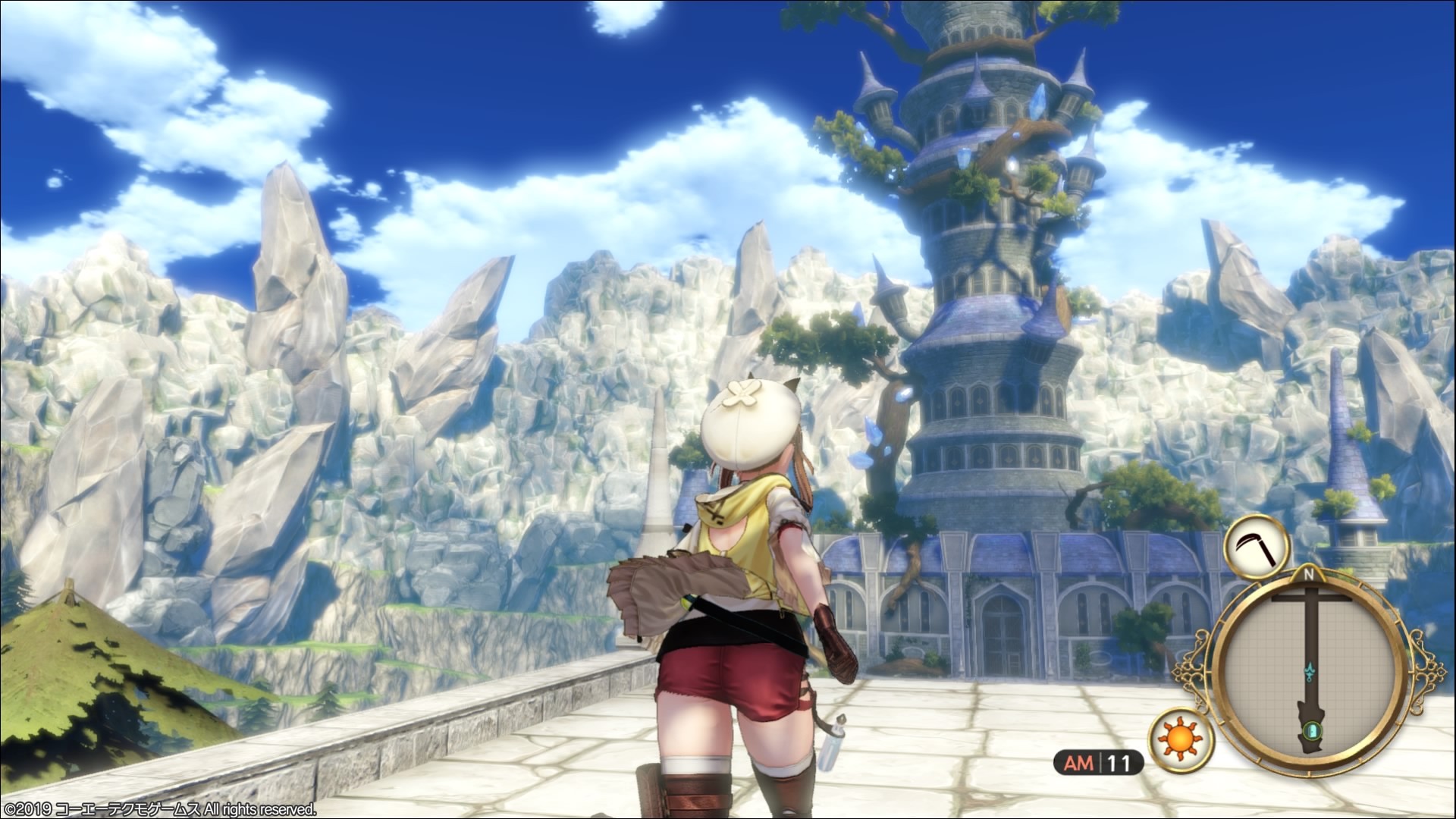Click the orange sun graphic in its gold circle
This screenshot has height=819, width=1456.
(x=1180, y=740)
